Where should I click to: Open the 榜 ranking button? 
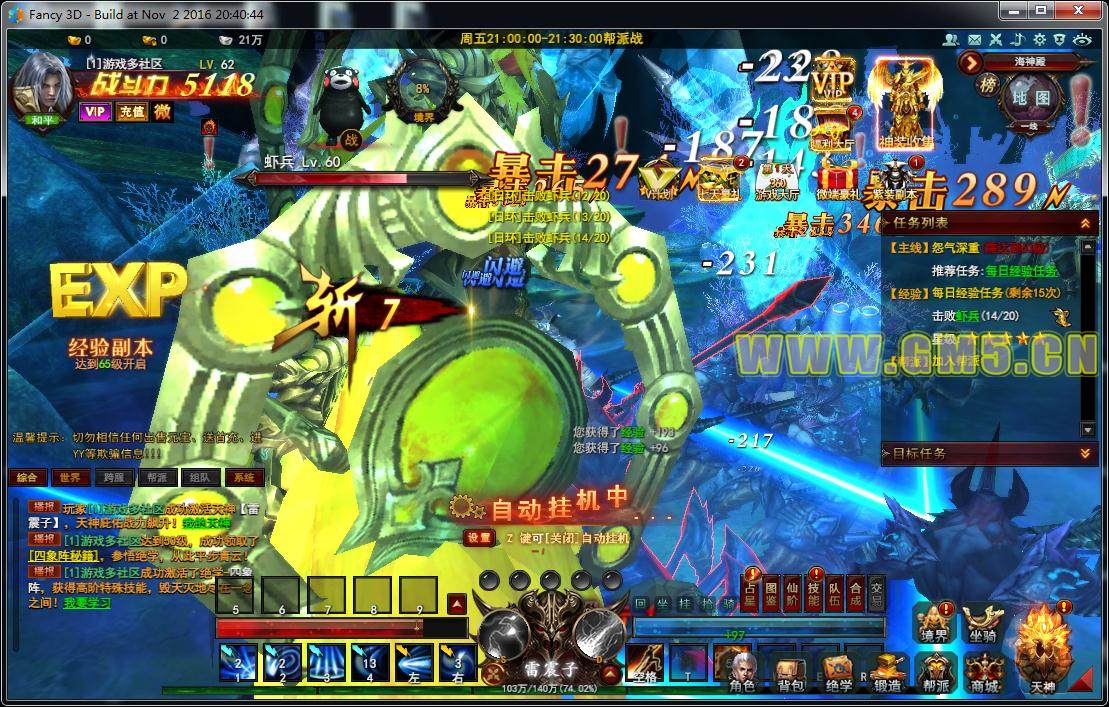987,86
